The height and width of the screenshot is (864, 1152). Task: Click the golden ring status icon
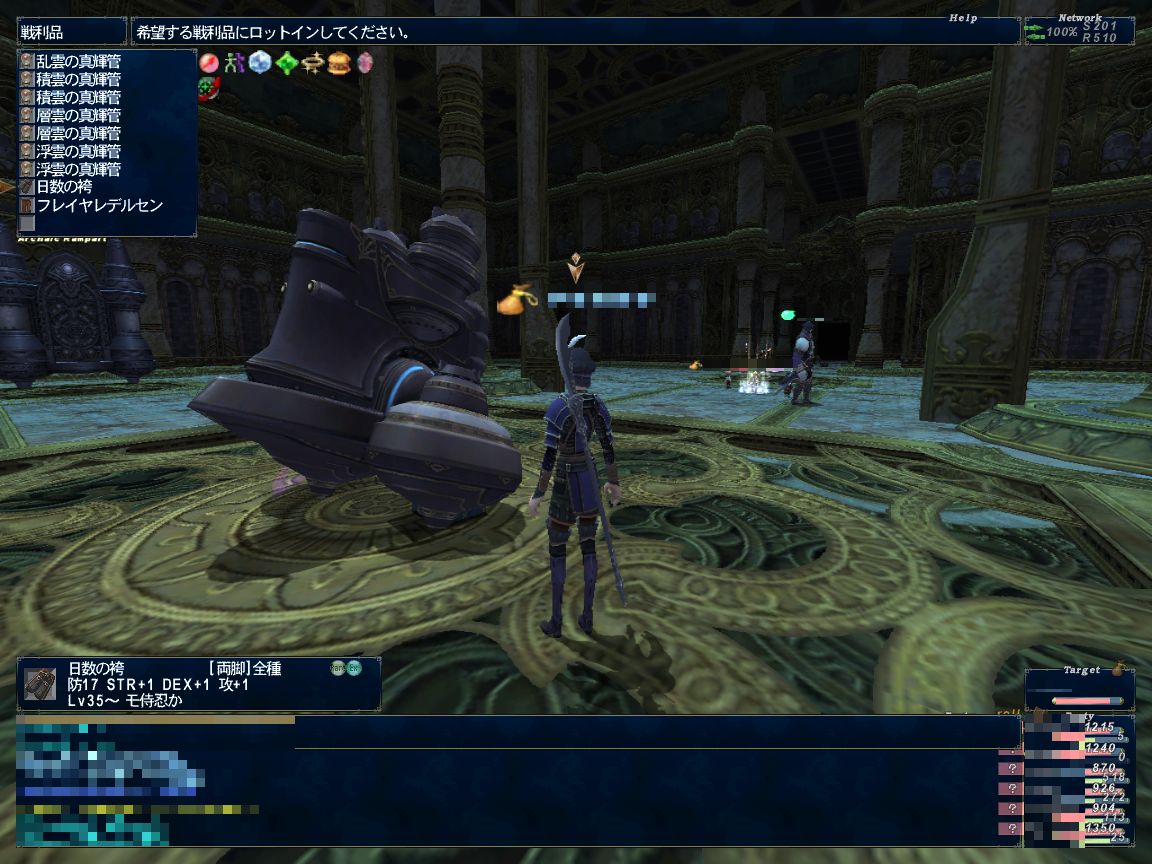coord(313,63)
